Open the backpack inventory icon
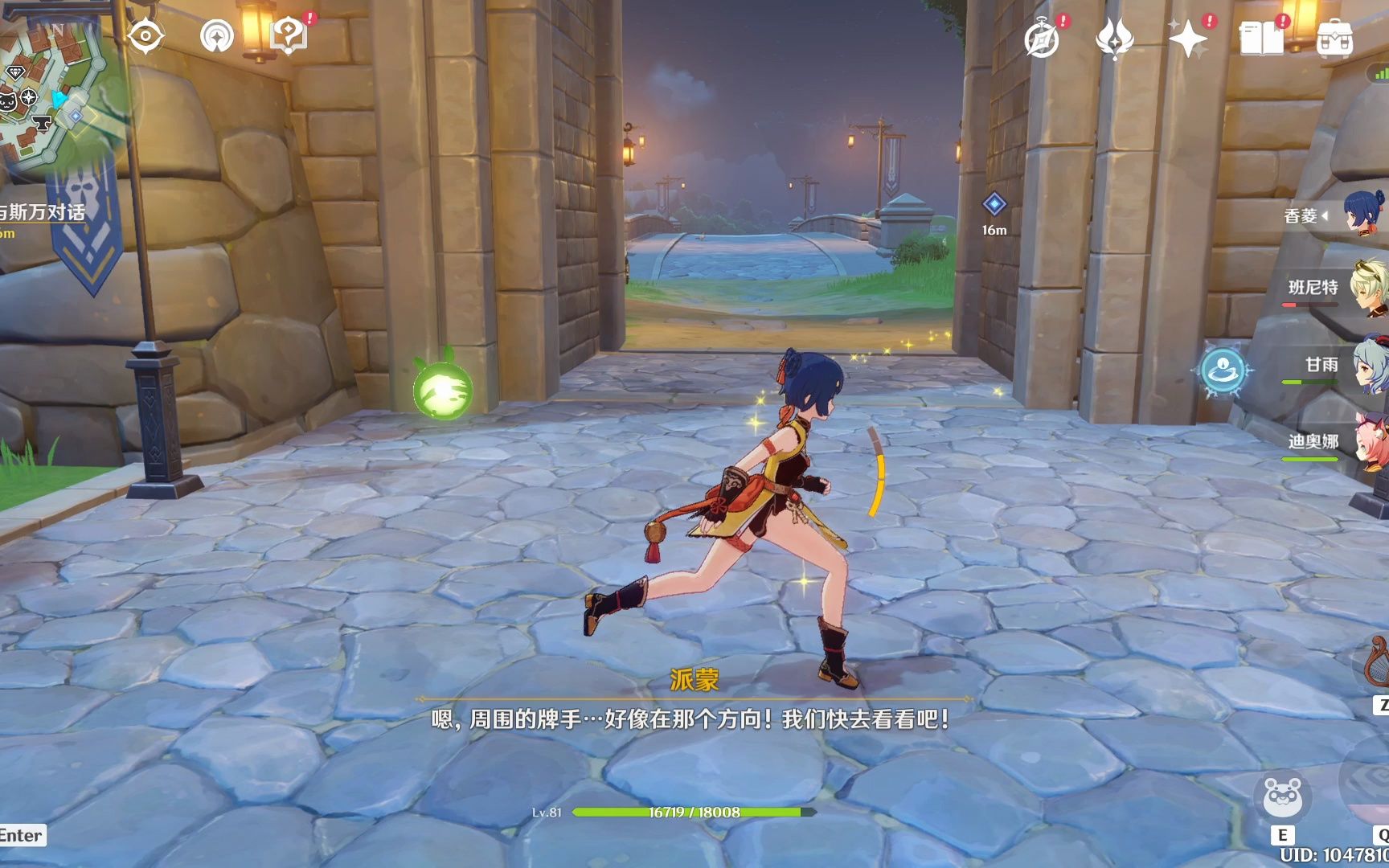 tap(1335, 39)
